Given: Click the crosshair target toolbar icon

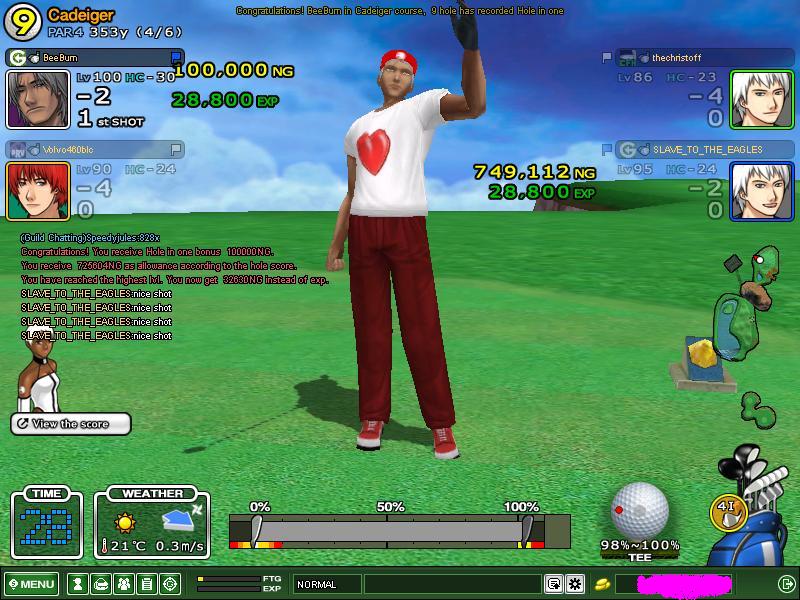Looking at the screenshot, I should click(170, 584).
